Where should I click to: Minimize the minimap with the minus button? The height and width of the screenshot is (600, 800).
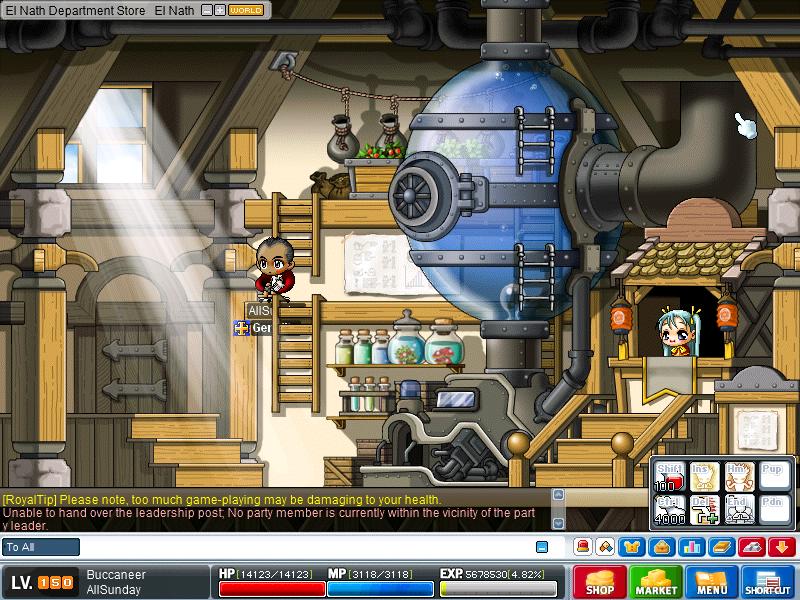pos(206,10)
